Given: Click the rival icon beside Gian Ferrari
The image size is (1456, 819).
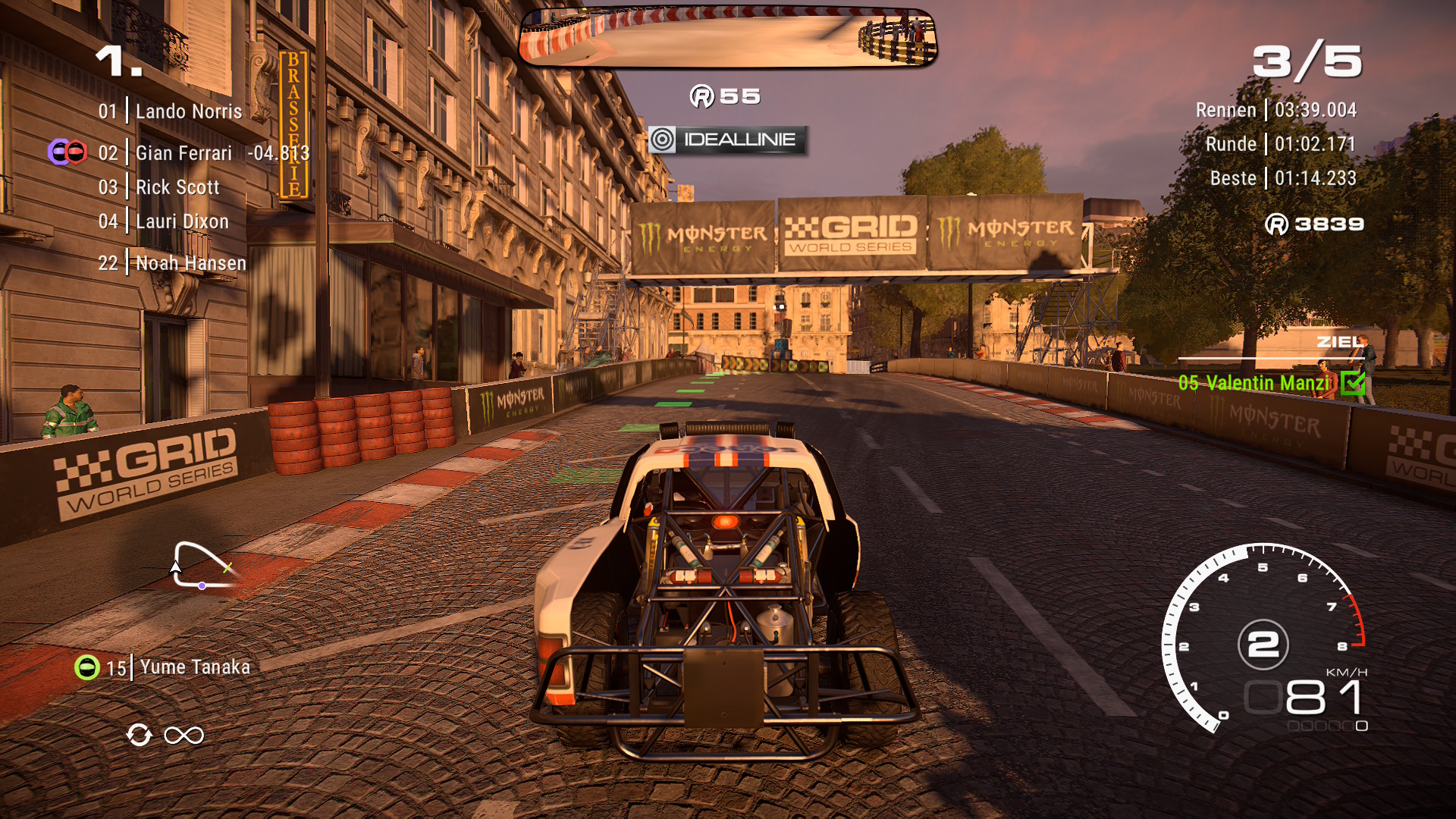Looking at the screenshot, I should [x=67, y=152].
